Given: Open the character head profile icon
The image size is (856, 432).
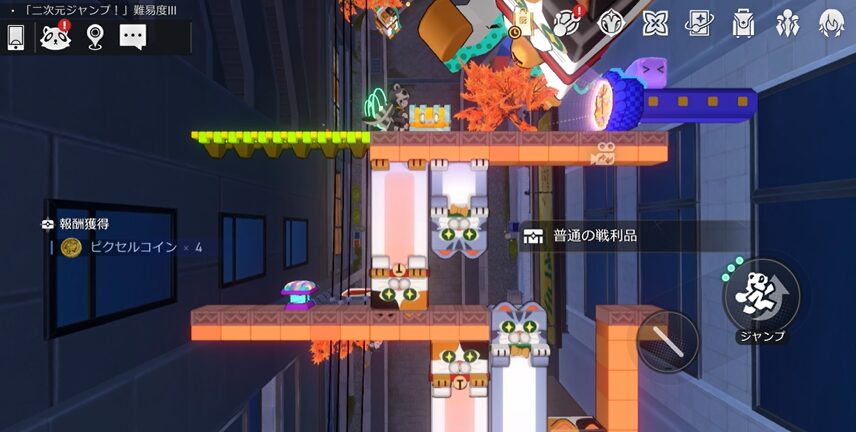Looking at the screenshot, I should tap(831, 22).
